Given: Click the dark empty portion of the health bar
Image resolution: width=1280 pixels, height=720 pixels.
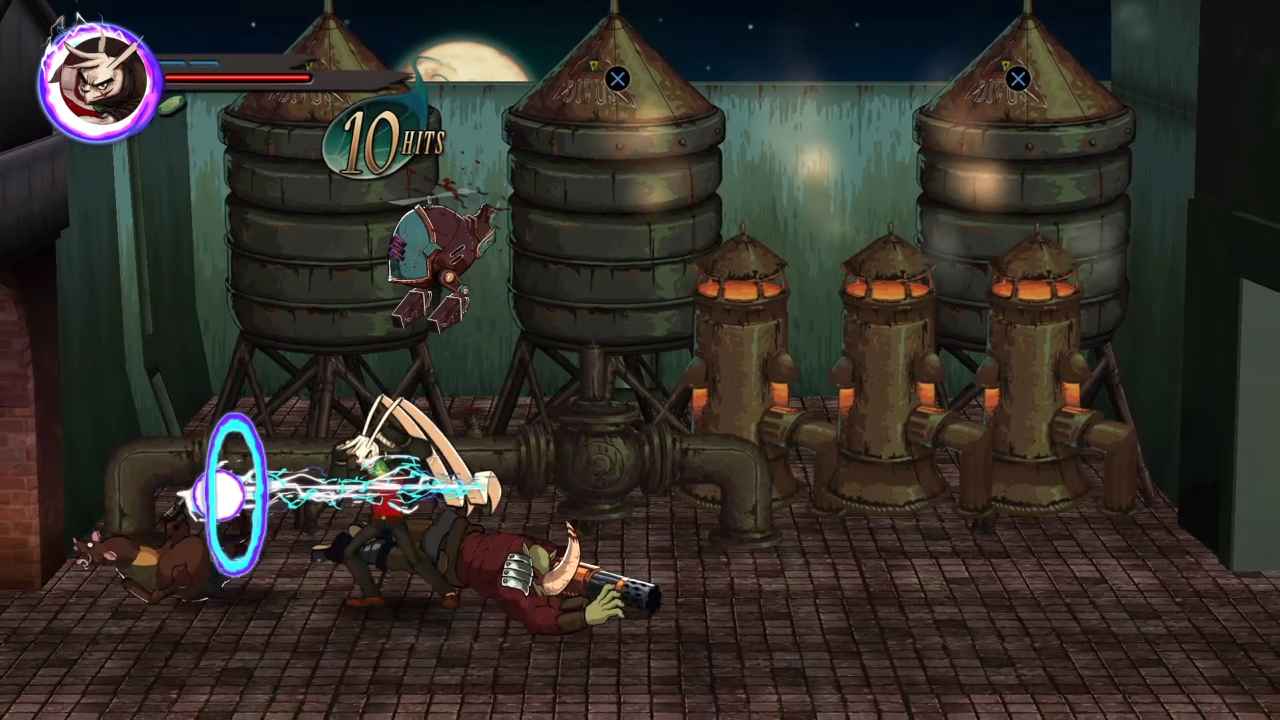Looking at the screenshot, I should [350, 78].
